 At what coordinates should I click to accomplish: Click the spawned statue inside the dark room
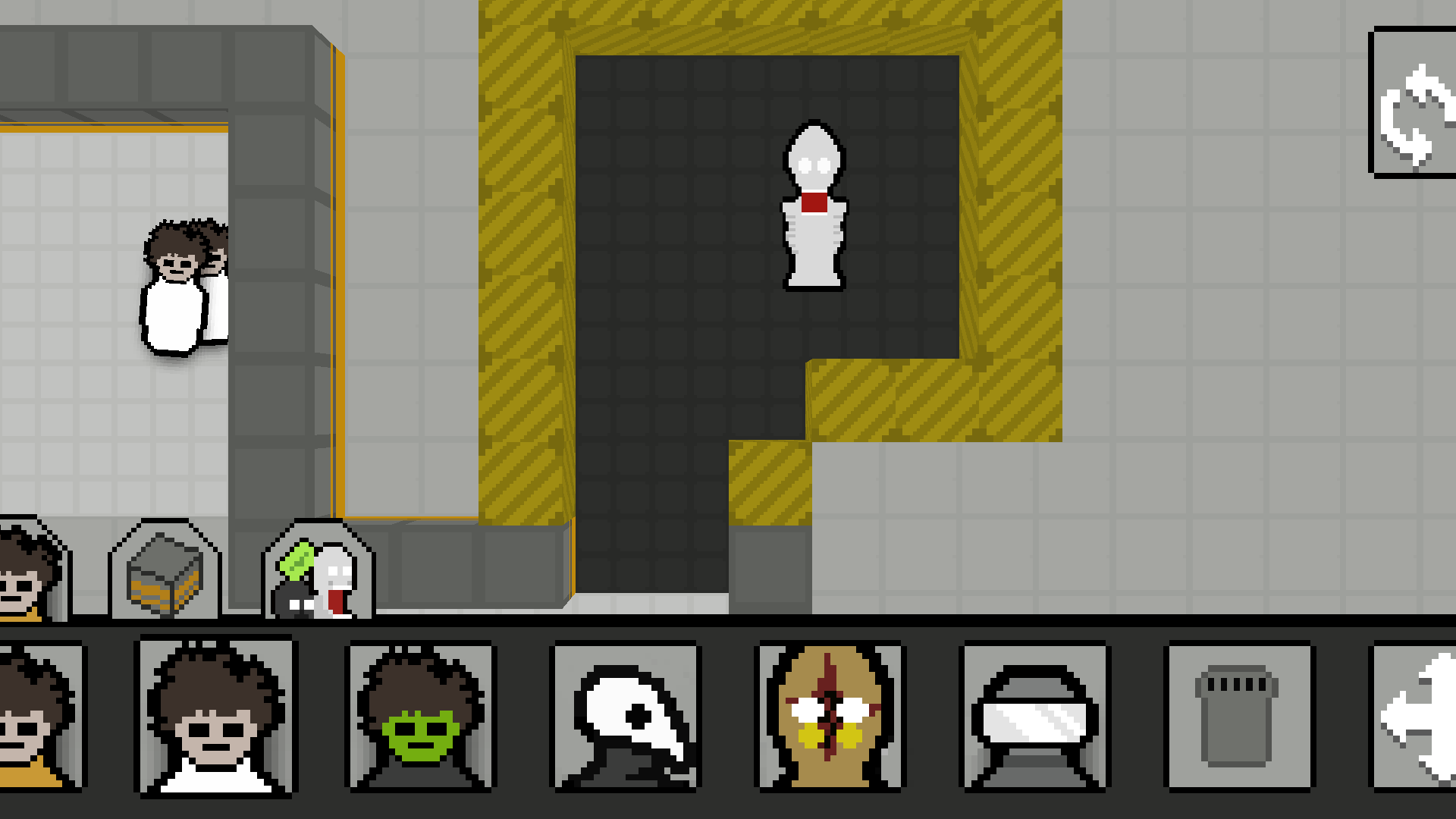pos(814,205)
